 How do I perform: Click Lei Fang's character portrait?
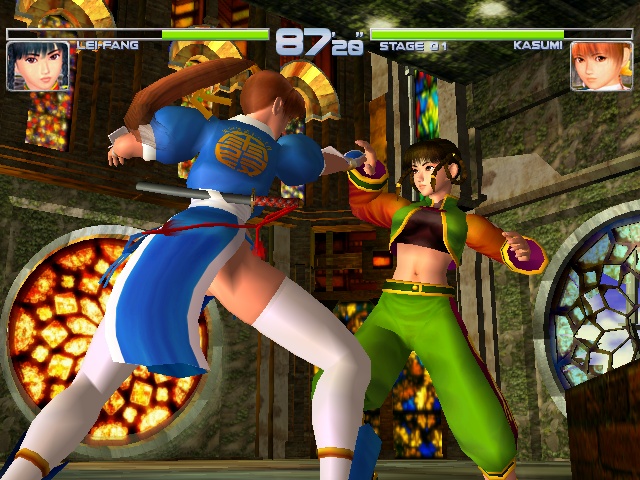38,66
